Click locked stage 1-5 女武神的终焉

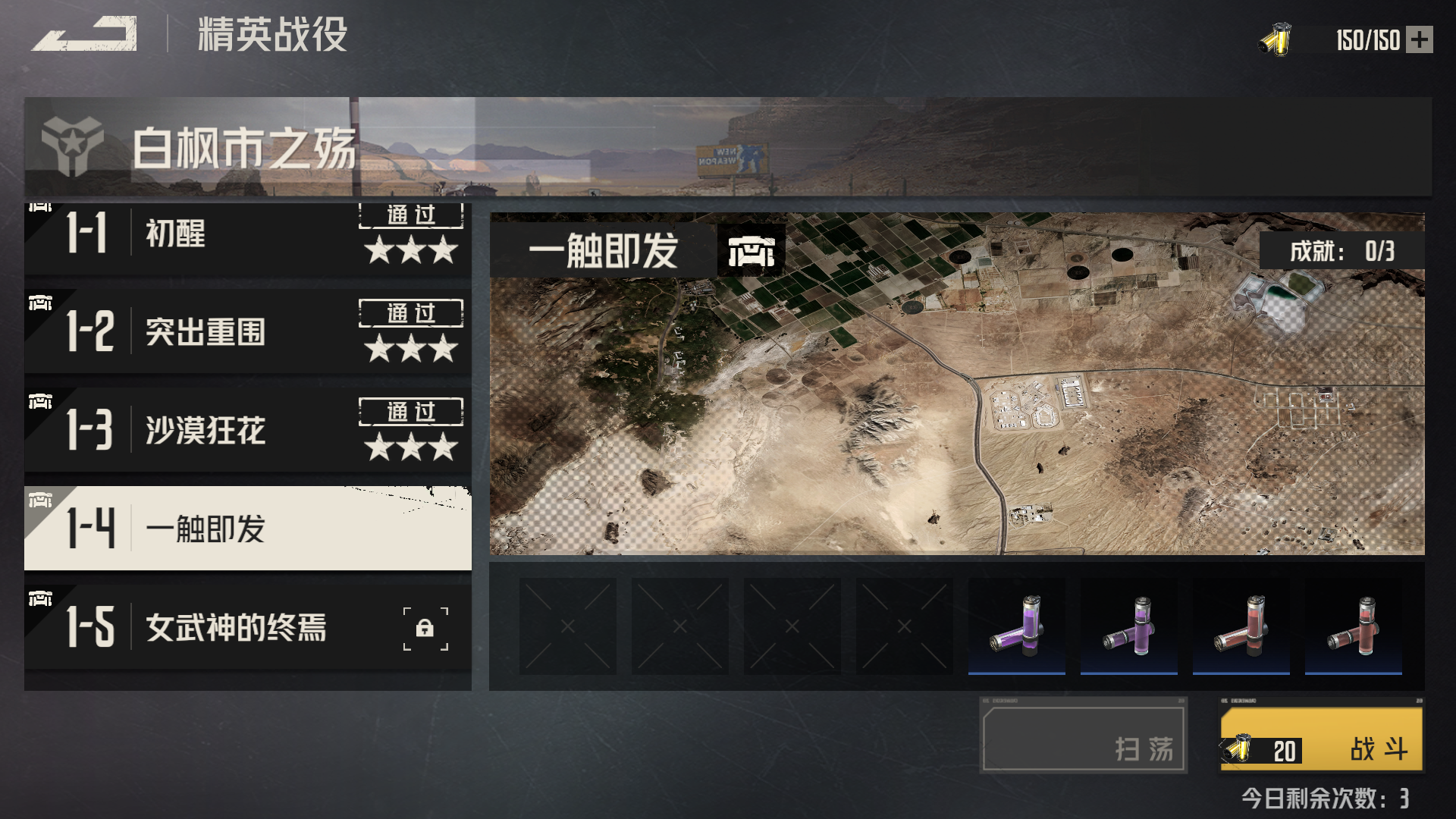[x=247, y=627]
